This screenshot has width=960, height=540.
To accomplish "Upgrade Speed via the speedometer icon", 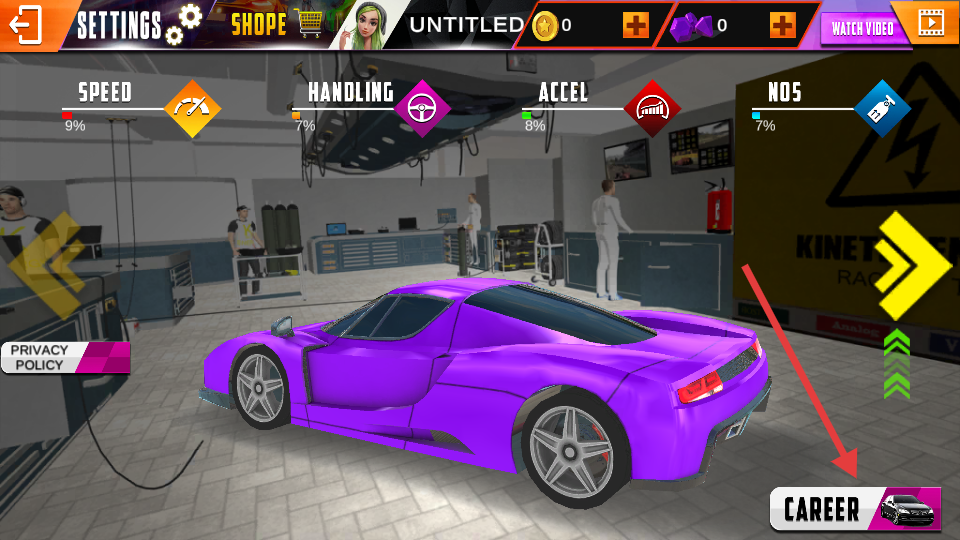I will pyautogui.click(x=192, y=108).
